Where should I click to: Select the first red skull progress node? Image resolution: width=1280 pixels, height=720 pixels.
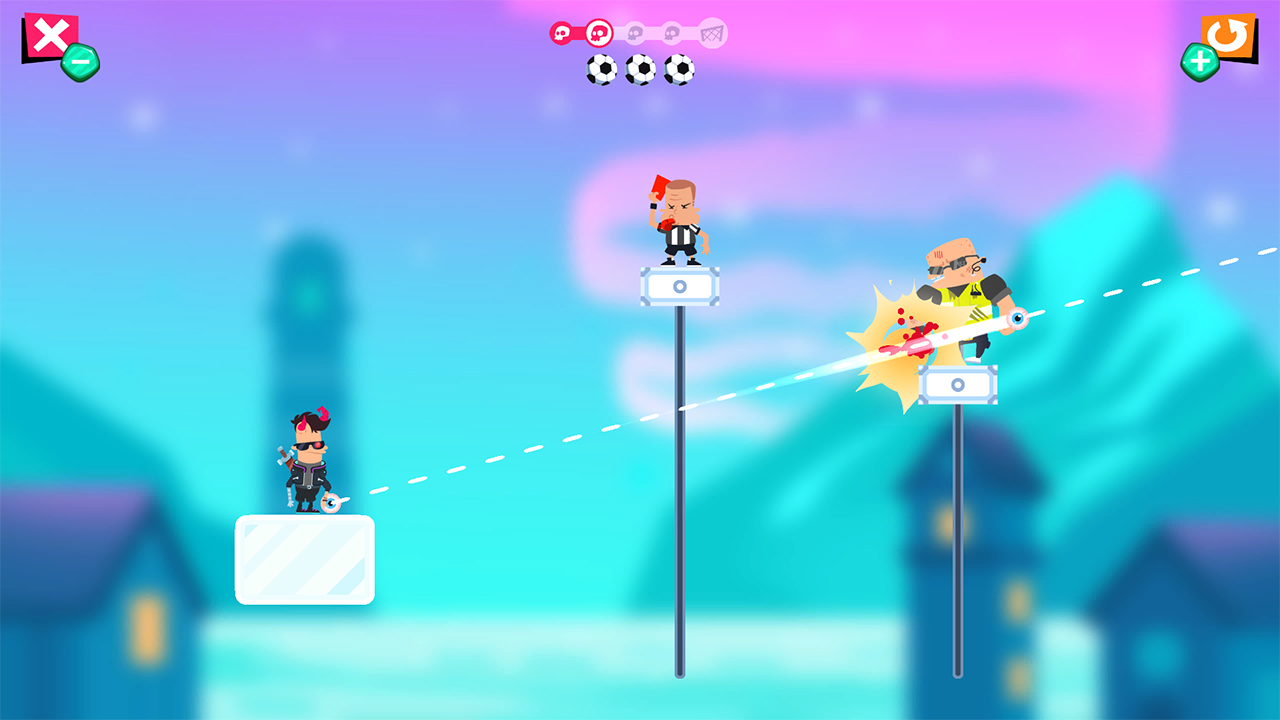560,32
